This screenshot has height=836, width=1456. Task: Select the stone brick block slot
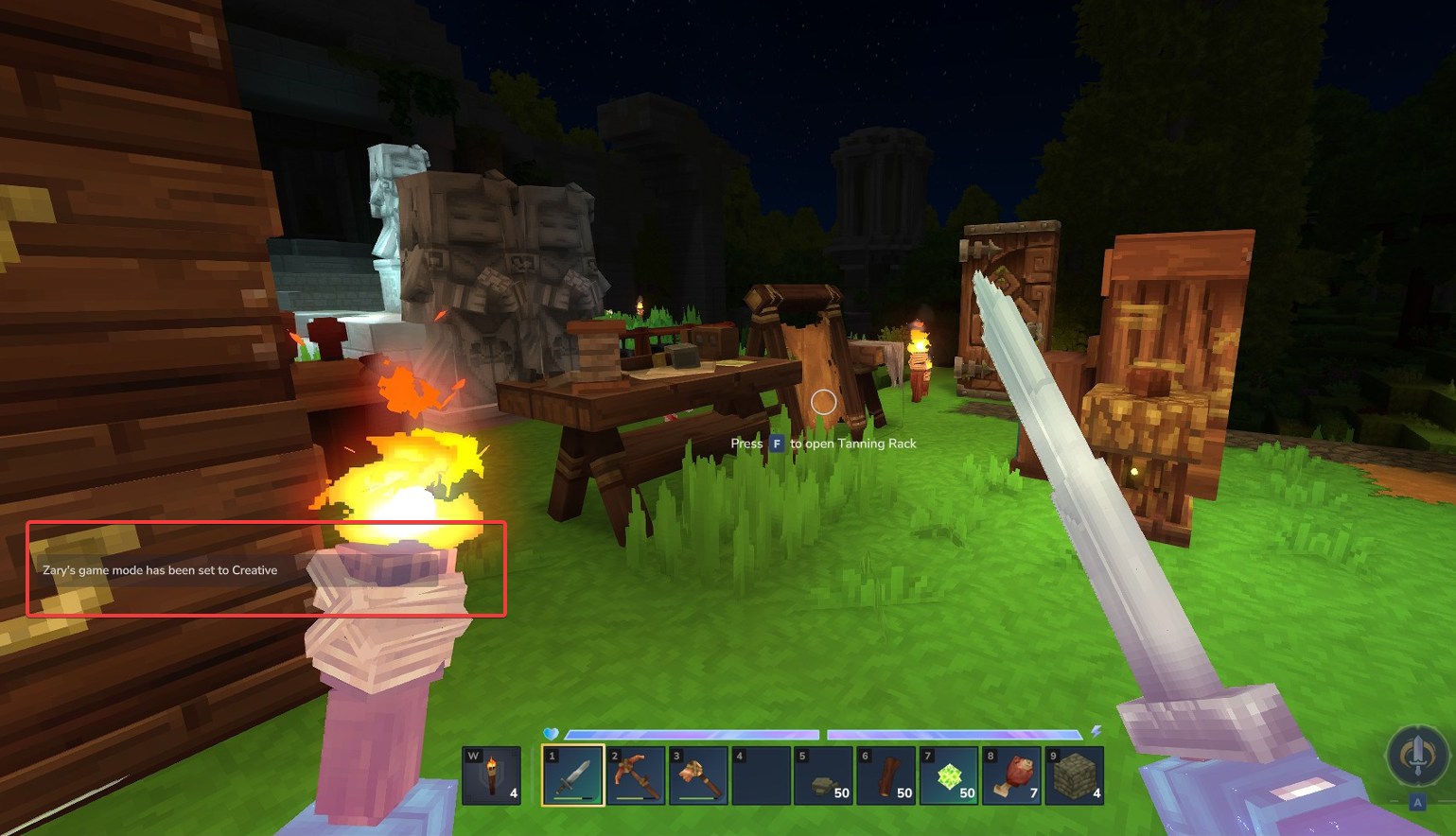coord(1074,775)
